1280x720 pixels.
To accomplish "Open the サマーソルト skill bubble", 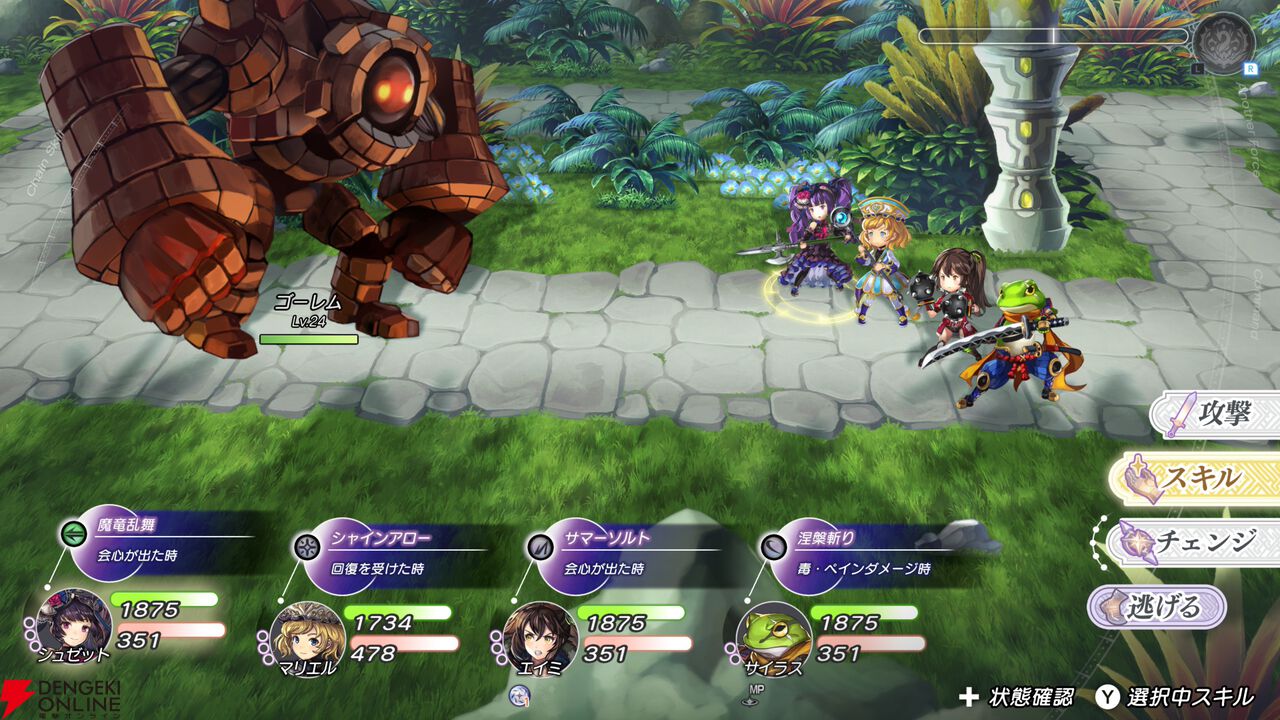I will click(600, 552).
